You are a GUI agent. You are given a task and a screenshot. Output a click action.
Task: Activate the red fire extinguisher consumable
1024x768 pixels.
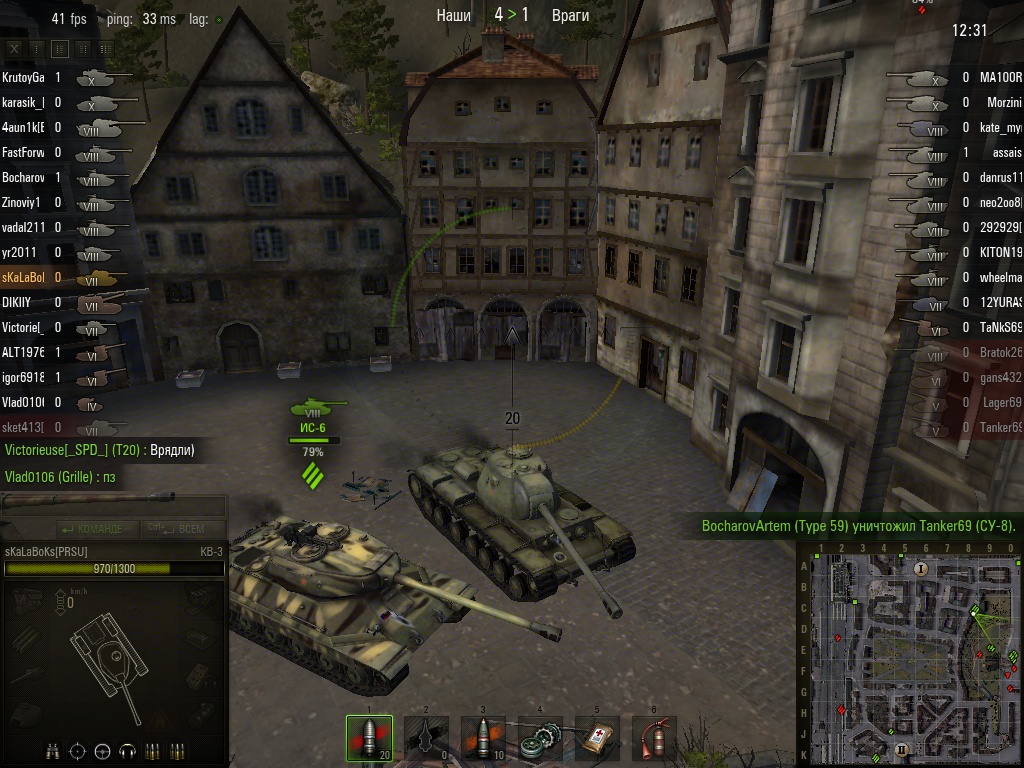coord(654,739)
